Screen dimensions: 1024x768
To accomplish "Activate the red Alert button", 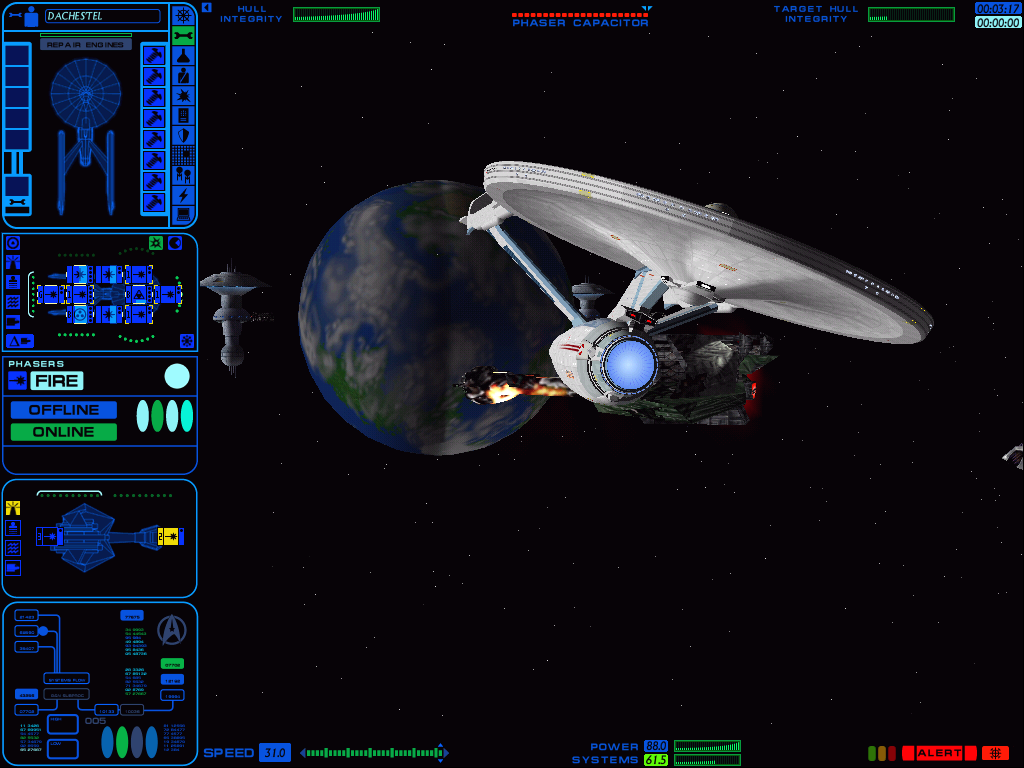I will [x=939, y=753].
